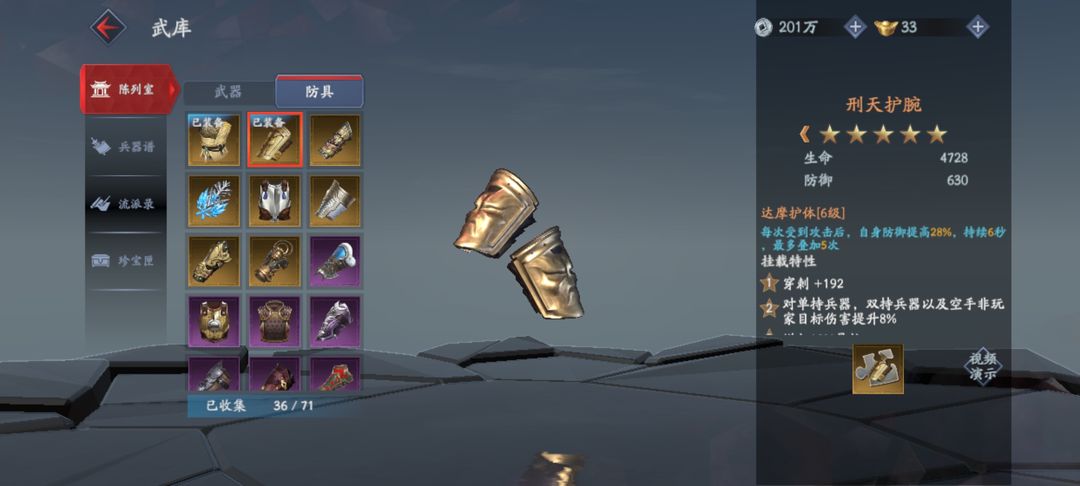Select the first equipped golden chest armor slot

214,140
